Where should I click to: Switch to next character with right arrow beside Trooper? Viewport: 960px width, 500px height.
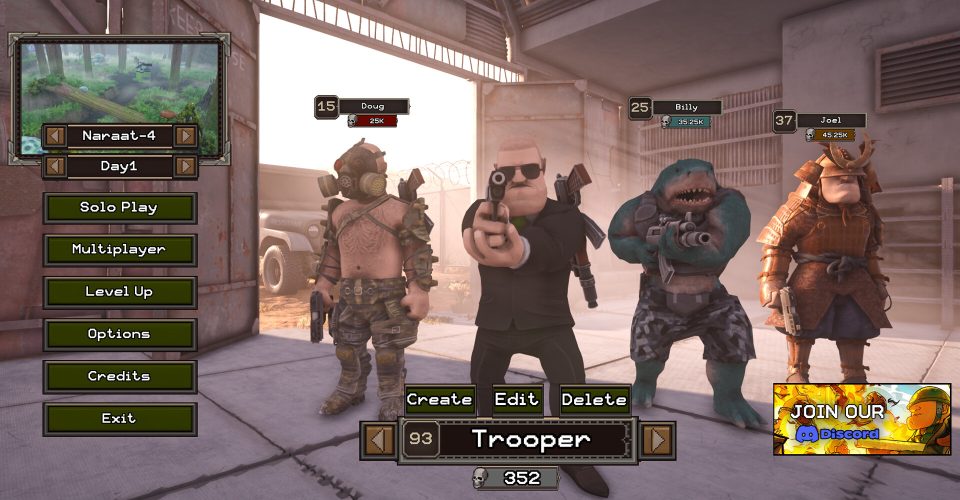[656, 439]
